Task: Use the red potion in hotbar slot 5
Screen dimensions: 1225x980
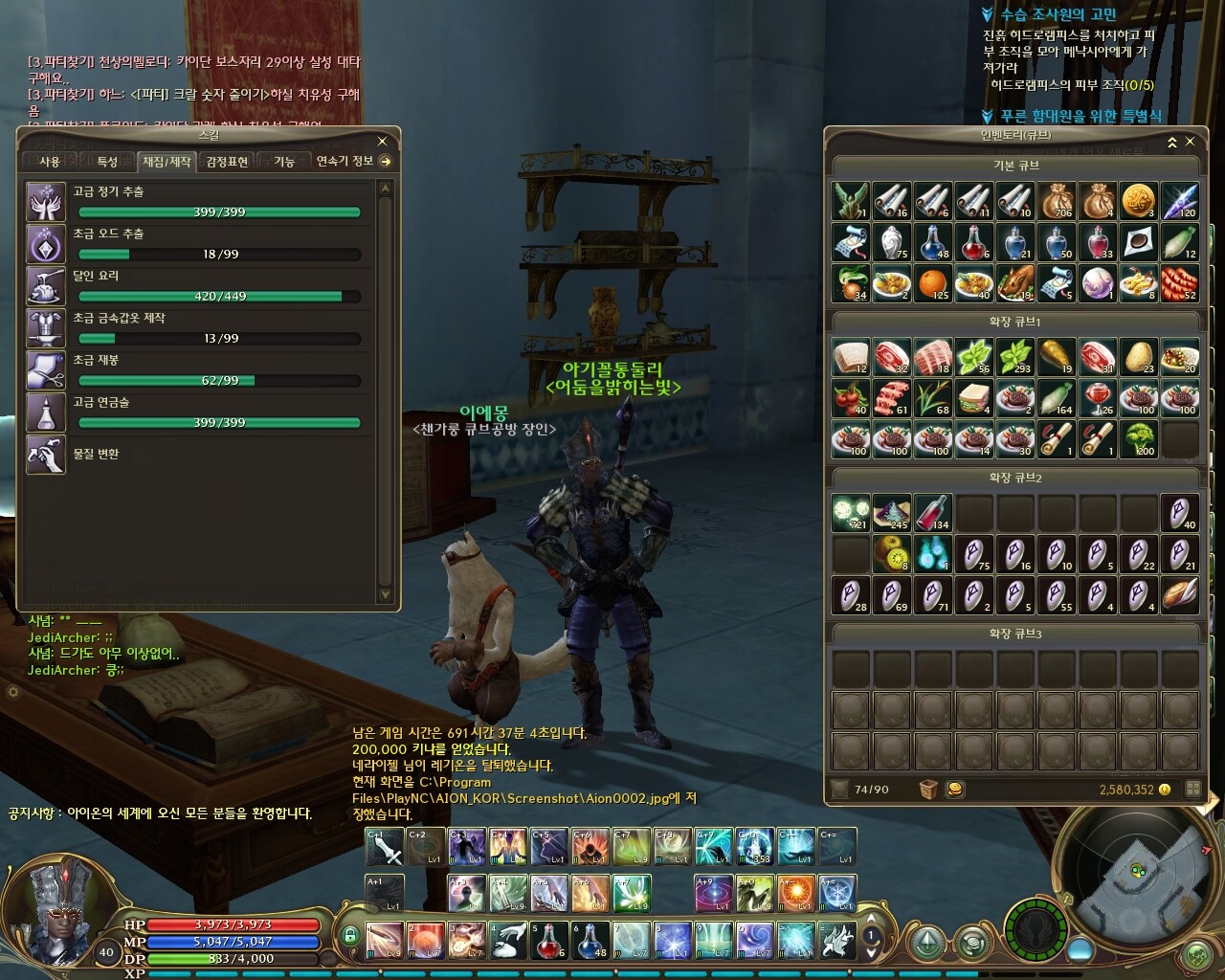Action: click(548, 940)
